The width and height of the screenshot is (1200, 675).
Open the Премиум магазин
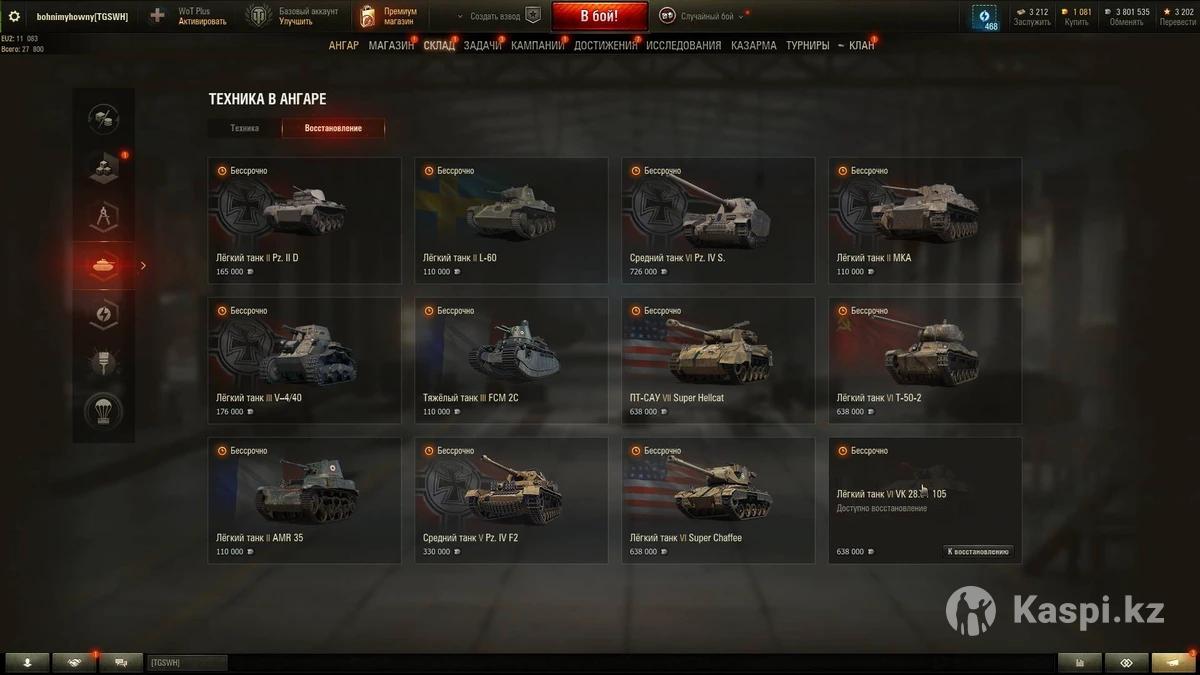390,16
